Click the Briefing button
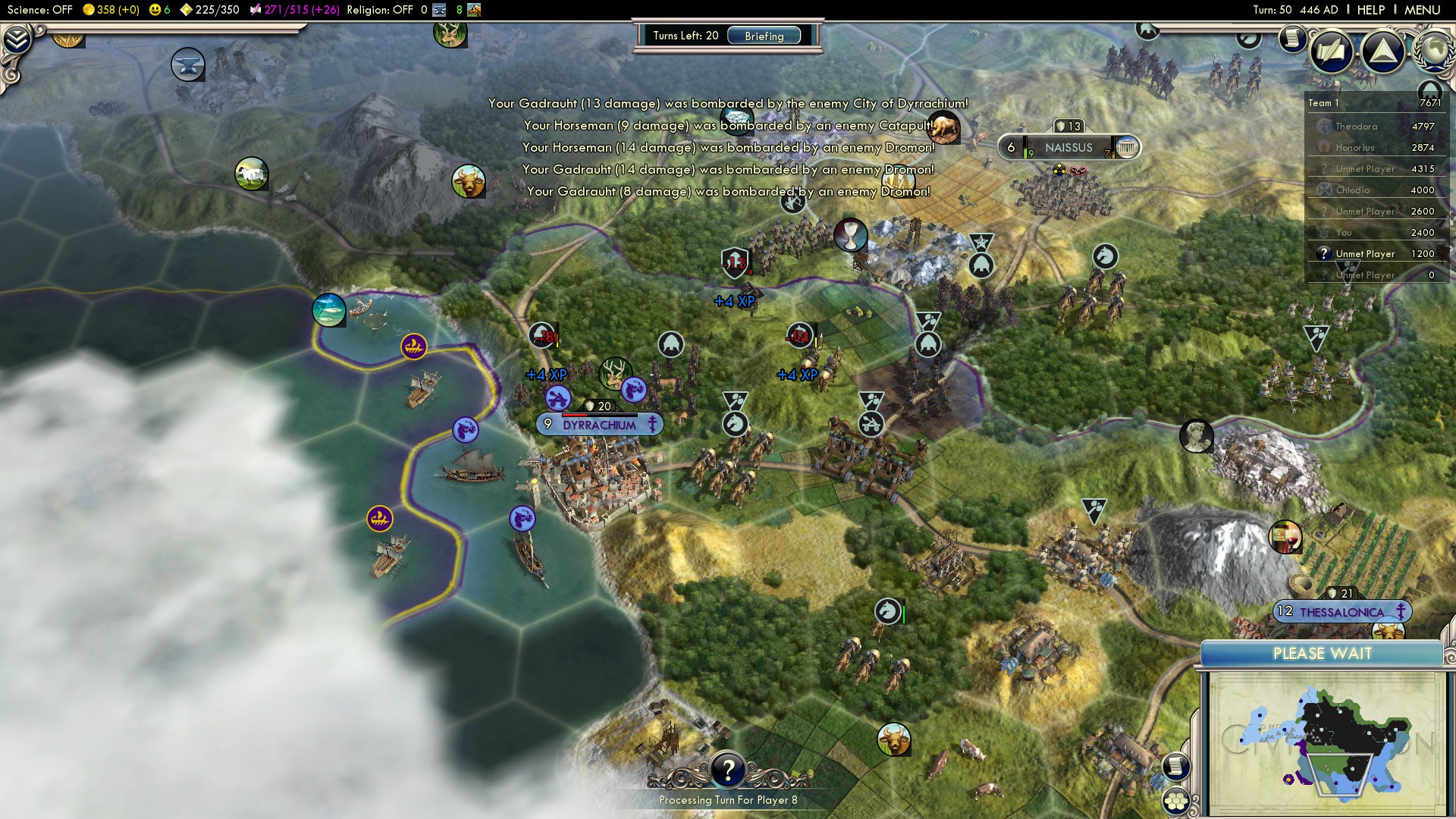The width and height of the screenshot is (1456, 819). tap(764, 36)
